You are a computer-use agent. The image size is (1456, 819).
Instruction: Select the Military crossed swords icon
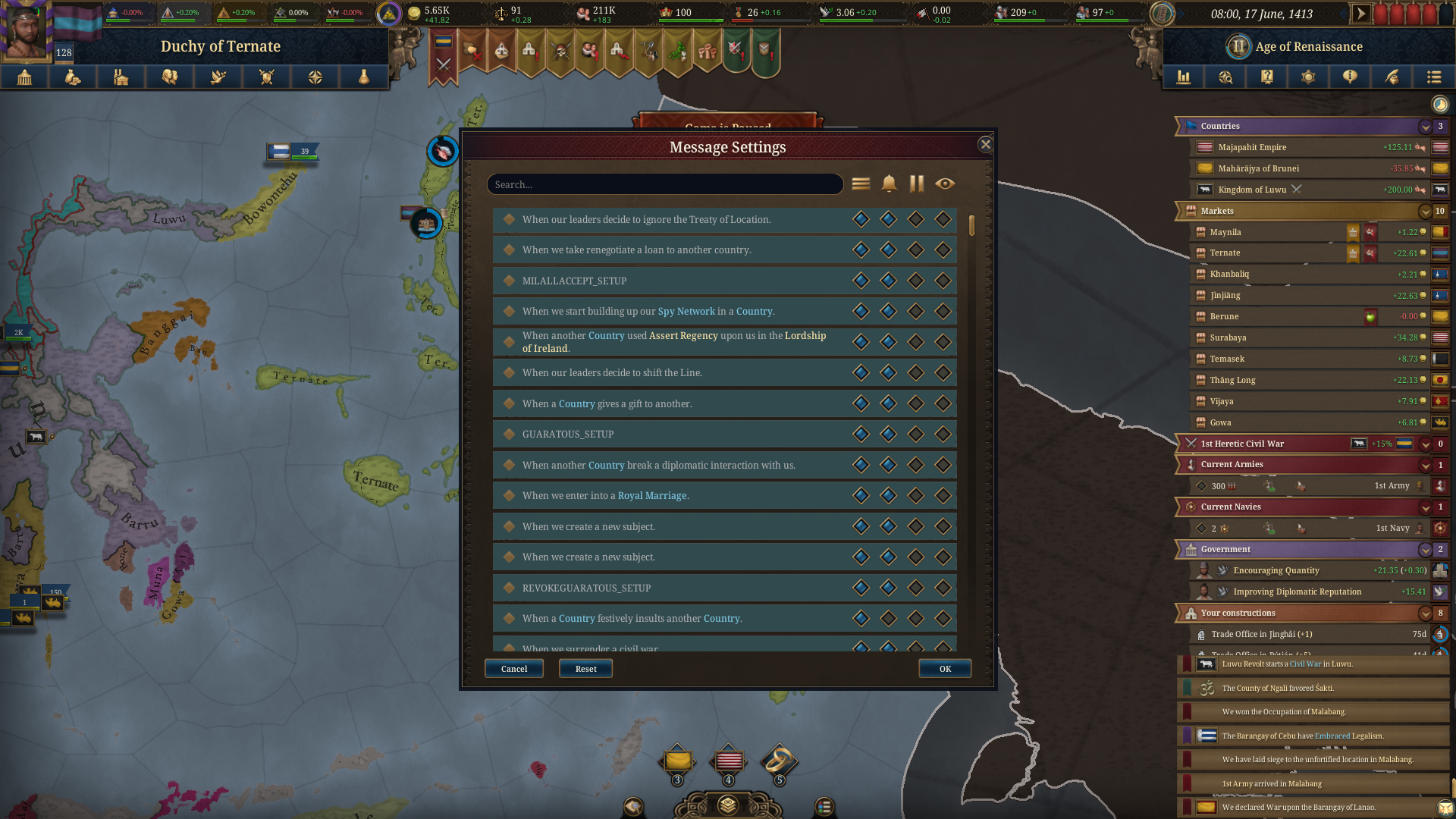point(267,77)
